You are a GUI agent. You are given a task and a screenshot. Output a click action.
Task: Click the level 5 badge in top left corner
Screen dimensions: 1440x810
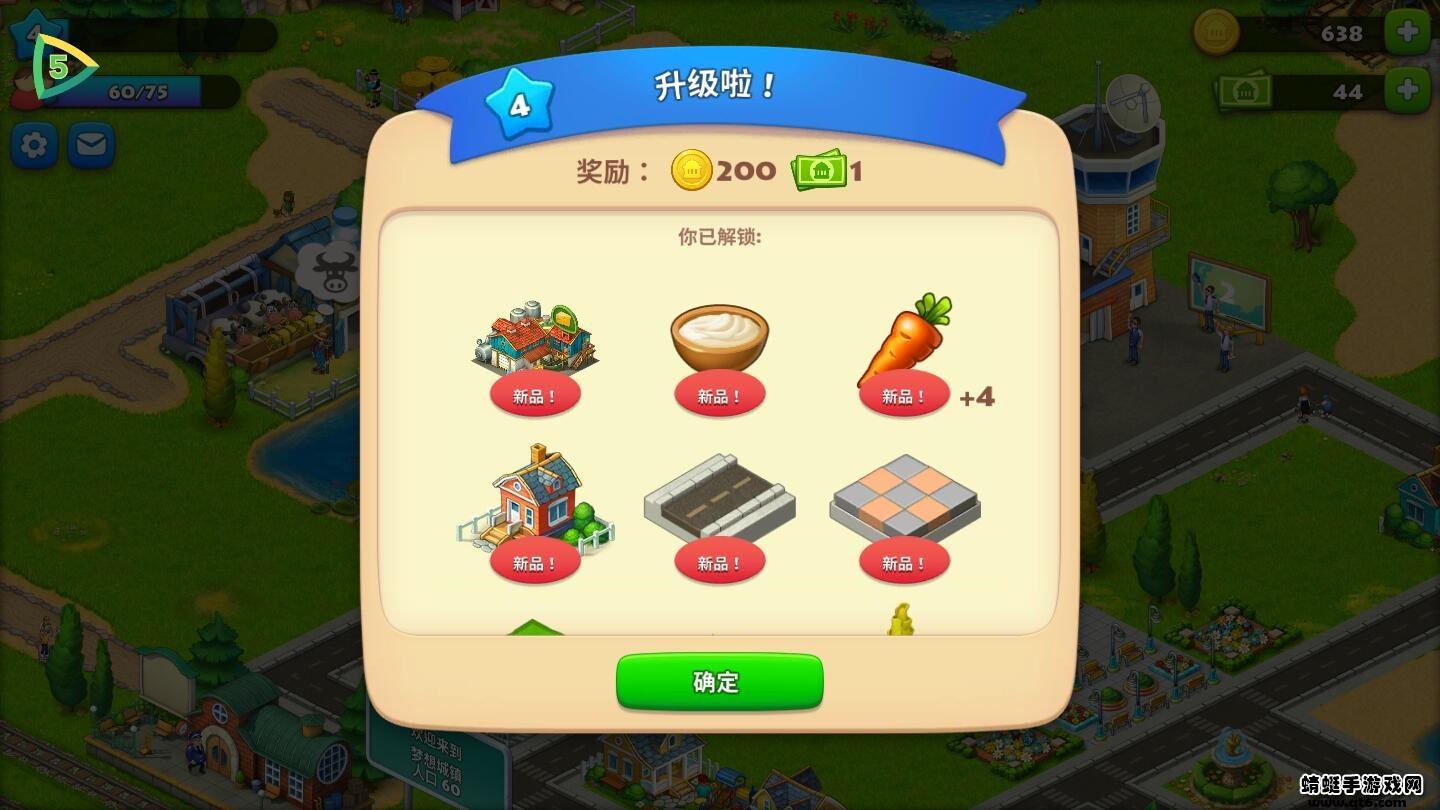coord(60,68)
